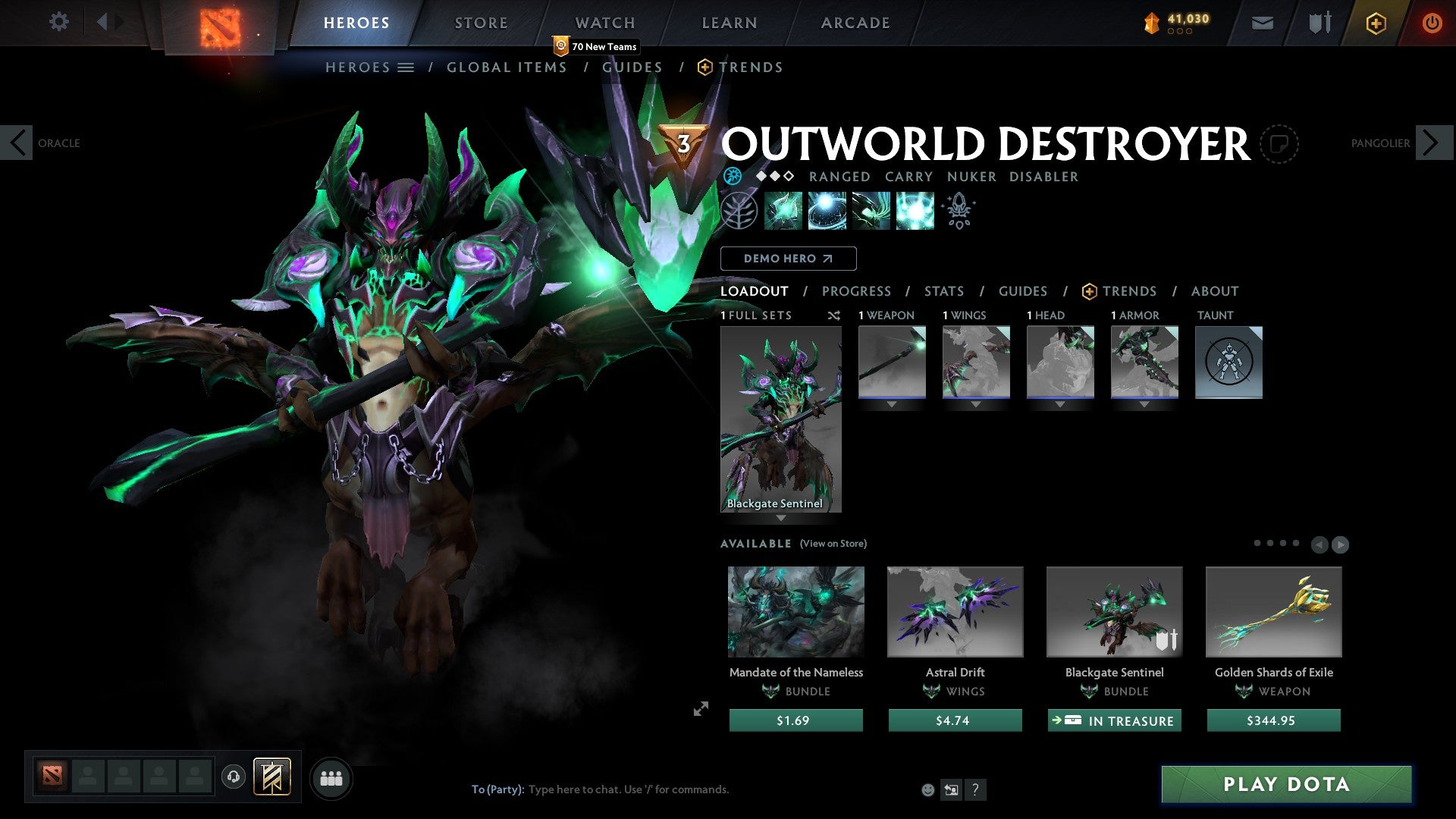Click the power button to exit
The width and height of the screenshot is (1456, 819).
pos(1432,23)
